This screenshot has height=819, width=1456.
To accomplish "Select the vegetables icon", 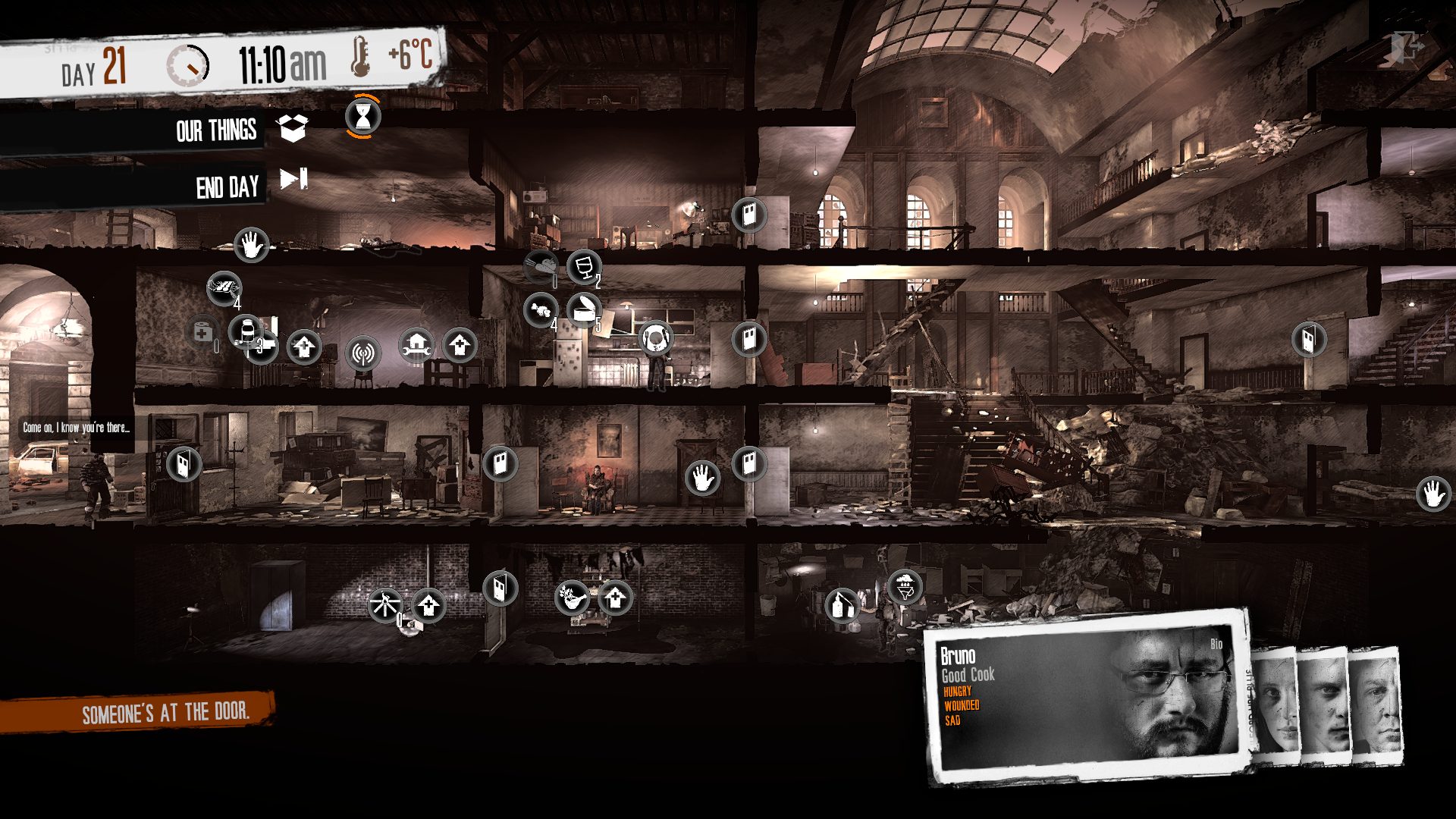I will pos(540,310).
